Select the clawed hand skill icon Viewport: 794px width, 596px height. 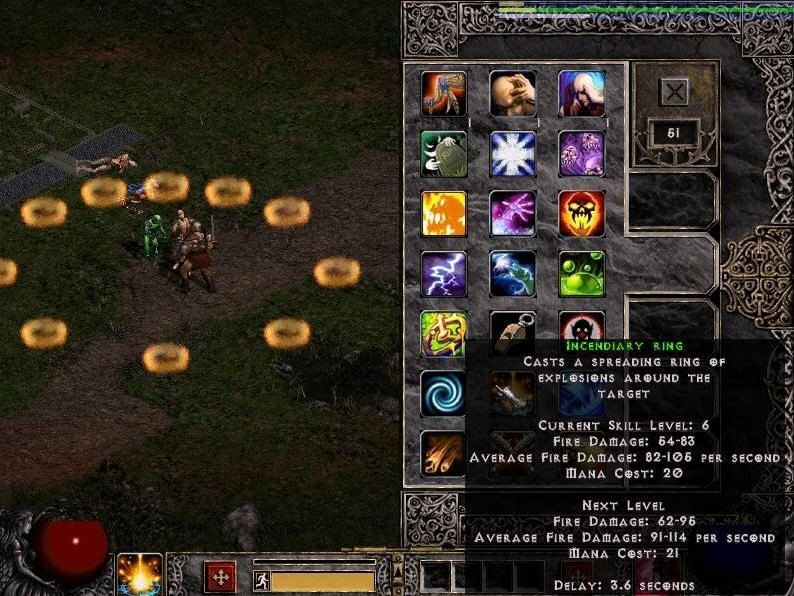tap(444, 93)
